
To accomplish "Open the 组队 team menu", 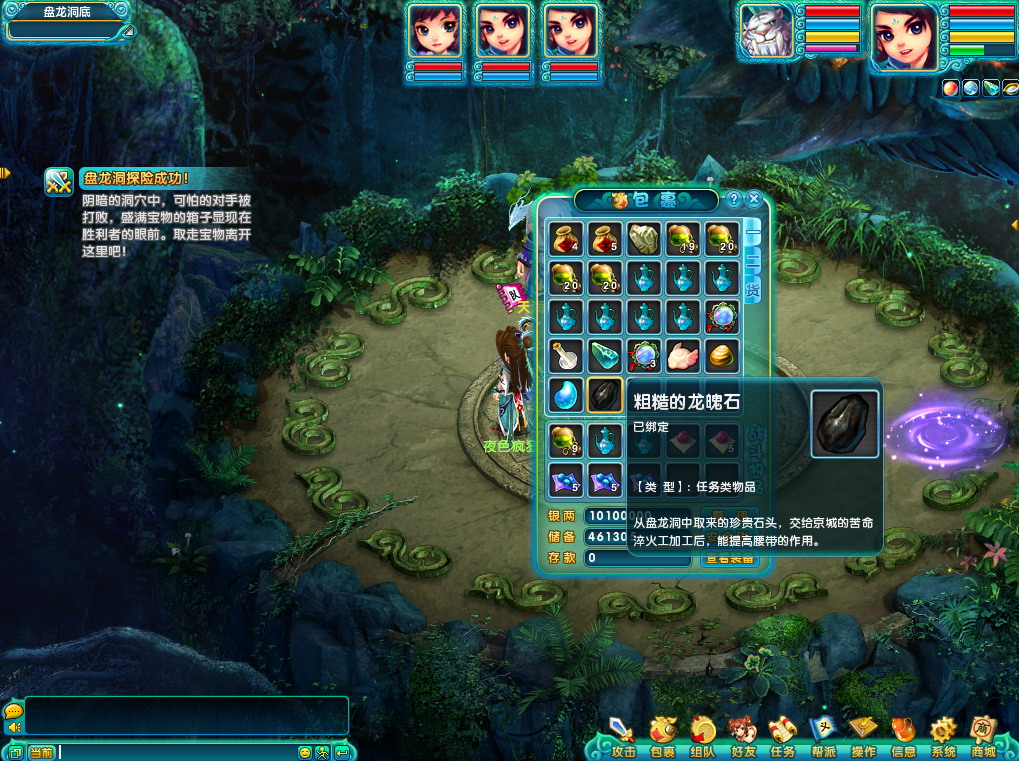I will (702, 737).
